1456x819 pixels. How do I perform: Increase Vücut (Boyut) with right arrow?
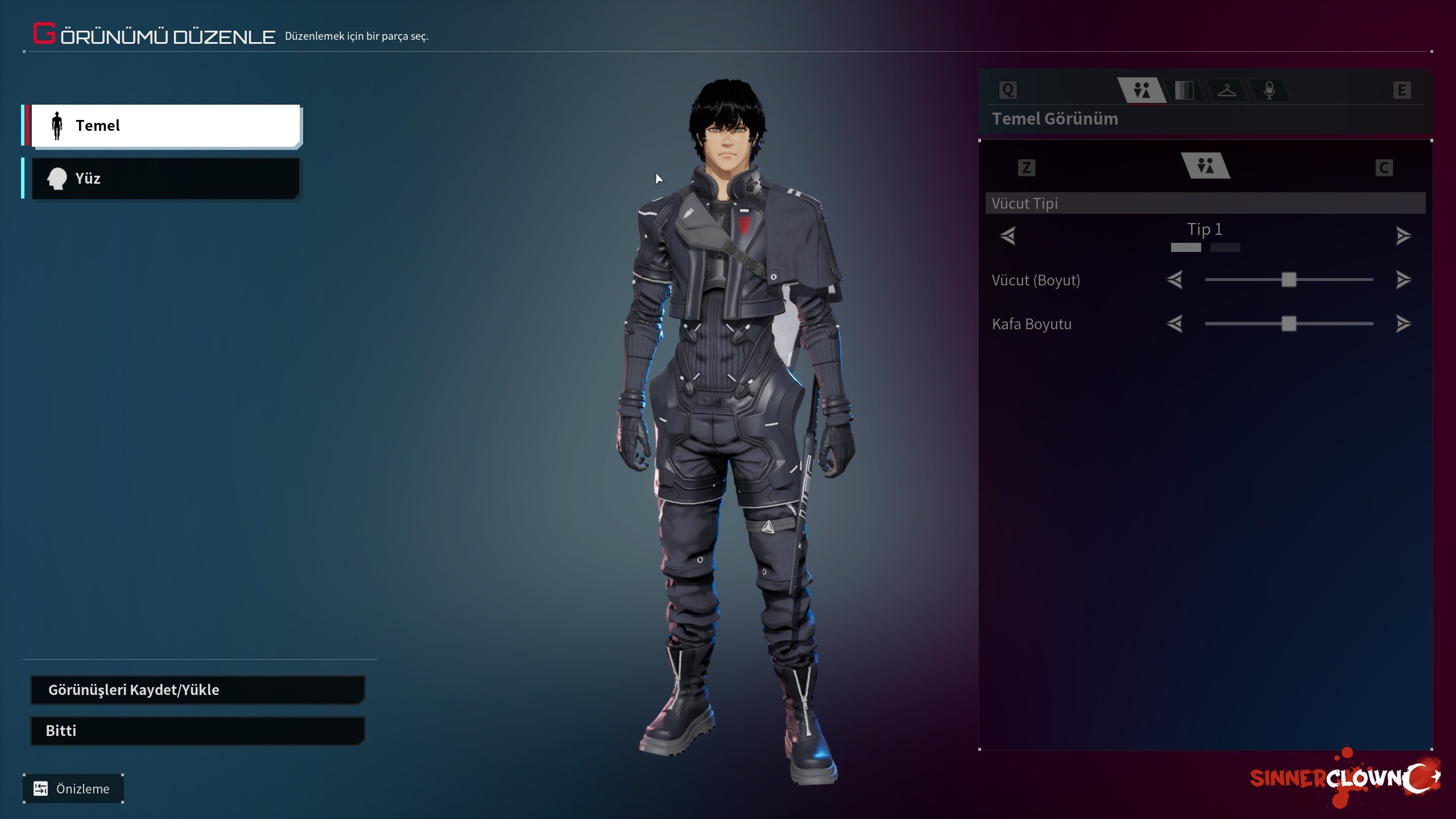1403,280
